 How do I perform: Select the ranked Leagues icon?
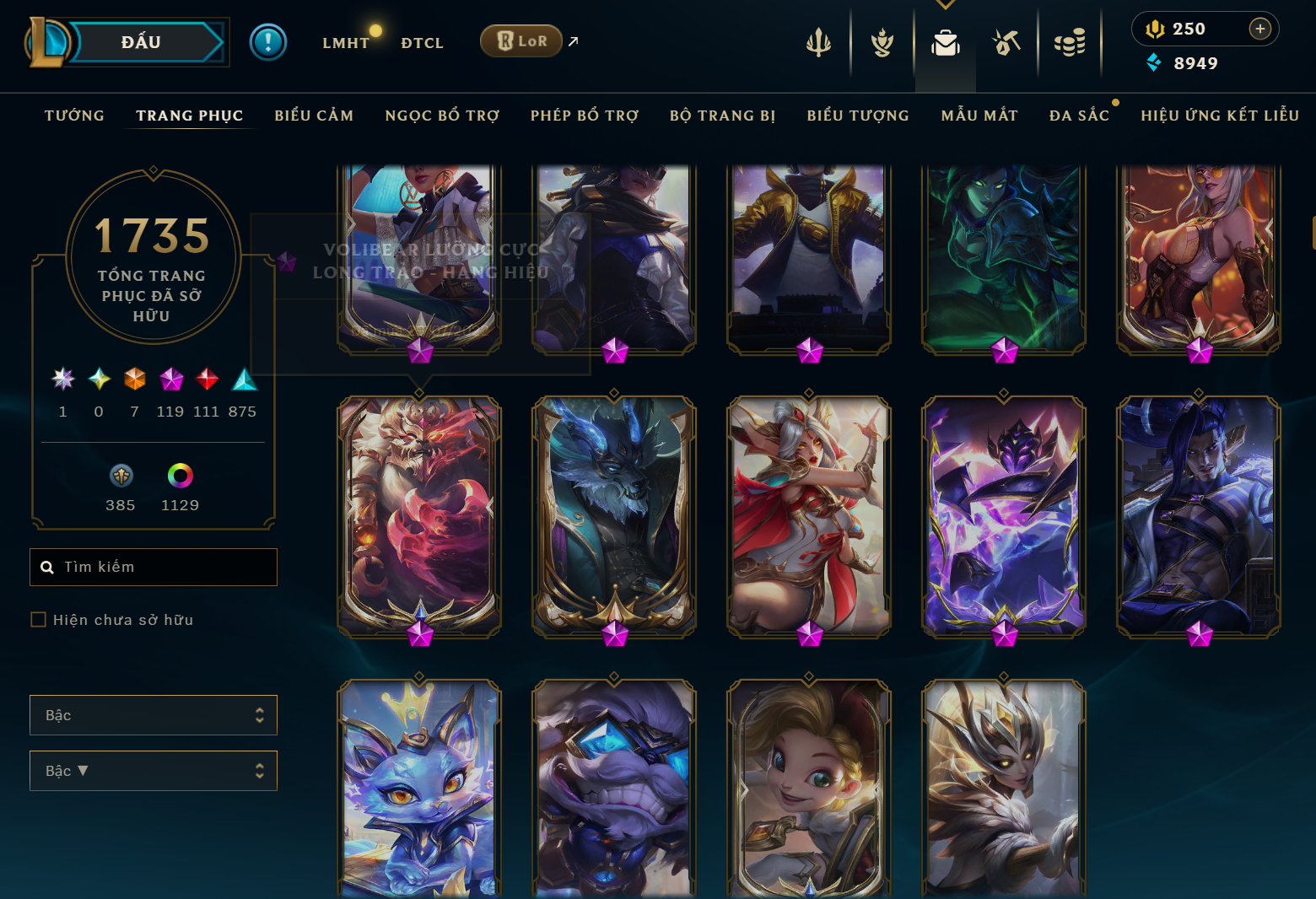coord(882,42)
